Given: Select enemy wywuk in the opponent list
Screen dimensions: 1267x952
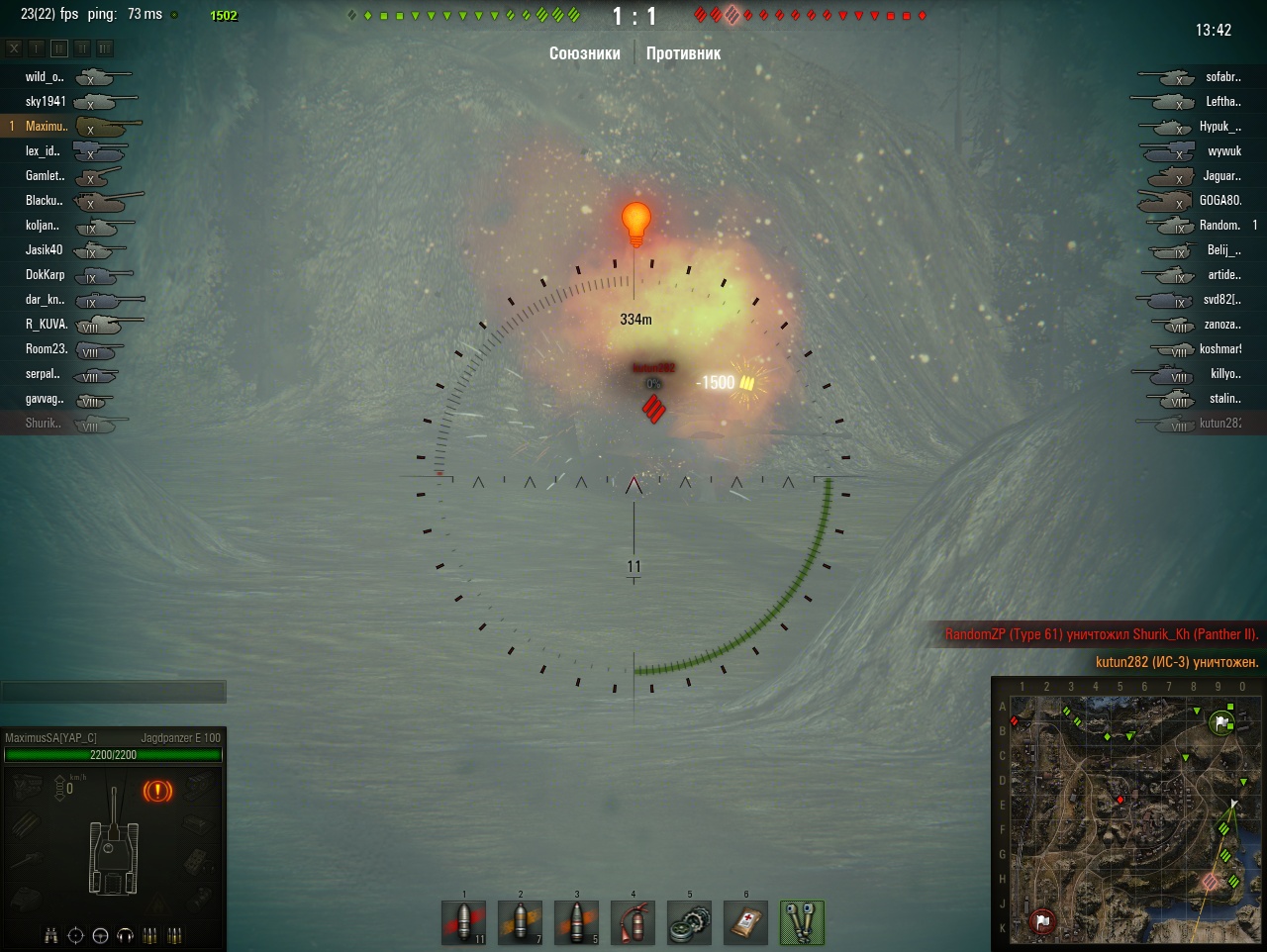Looking at the screenshot, I should pyautogui.click(x=1223, y=151).
